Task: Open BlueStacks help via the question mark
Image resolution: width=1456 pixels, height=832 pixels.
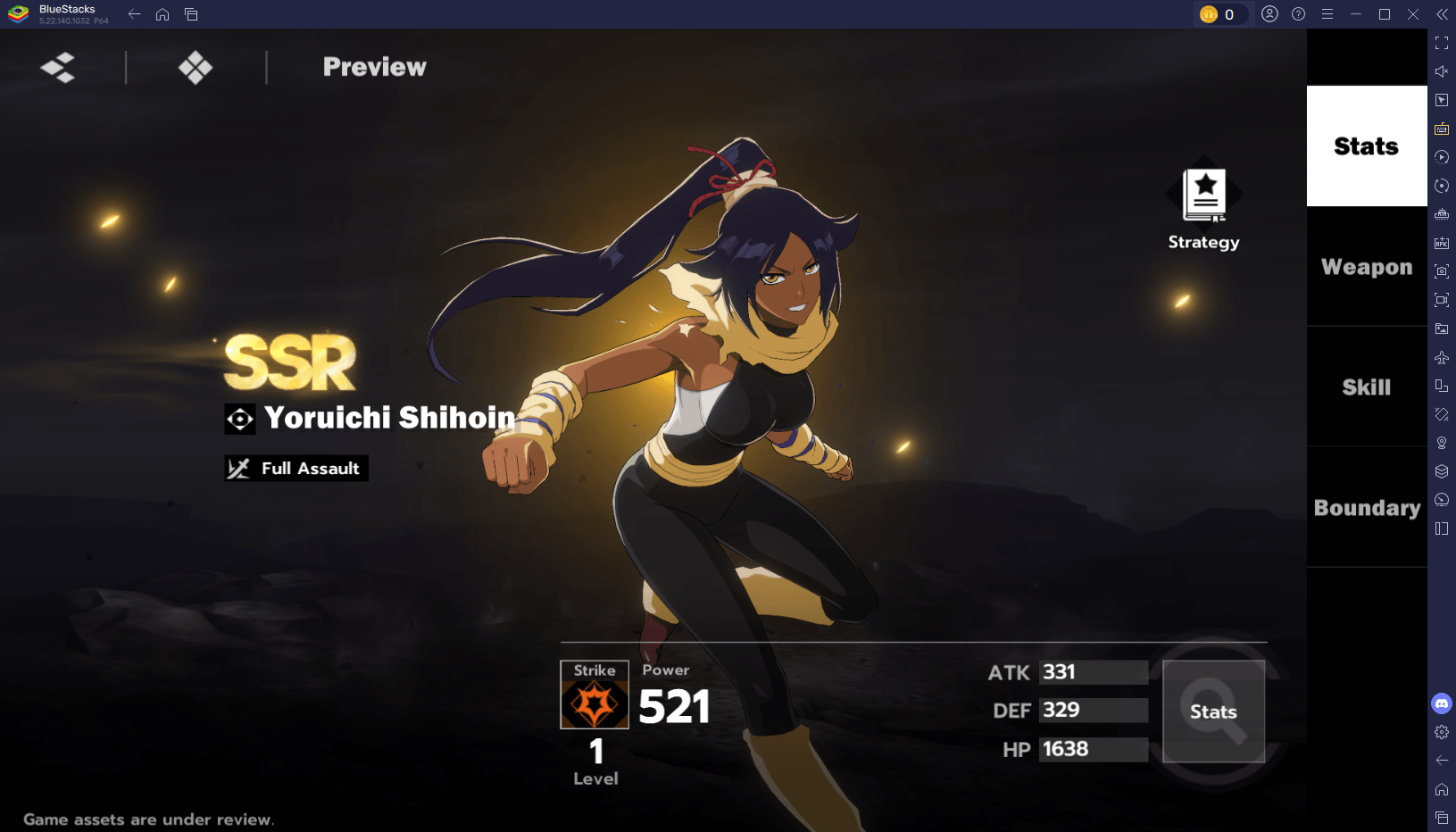Action: point(1297,14)
